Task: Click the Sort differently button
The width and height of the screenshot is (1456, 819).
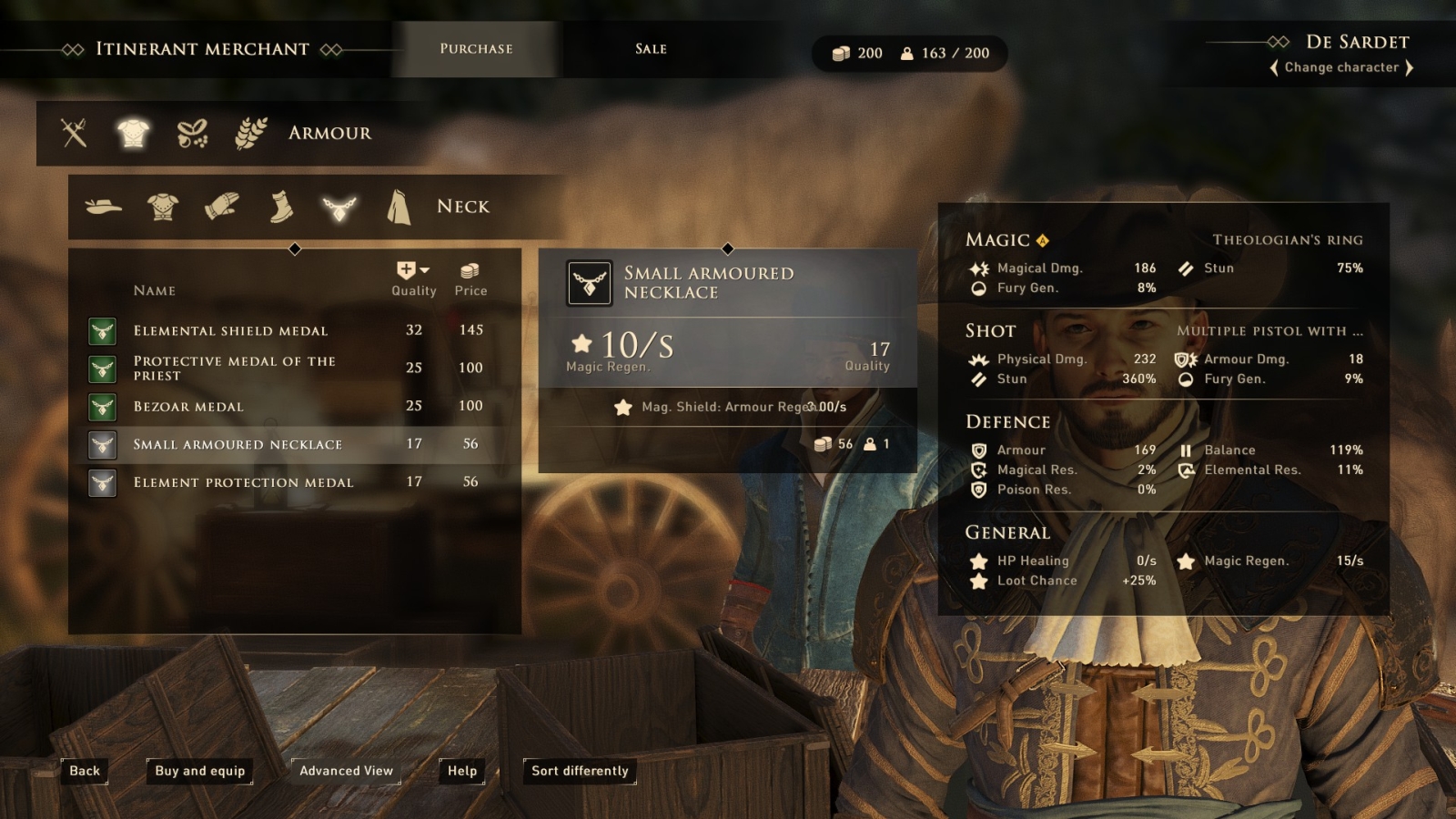Action: [x=580, y=771]
